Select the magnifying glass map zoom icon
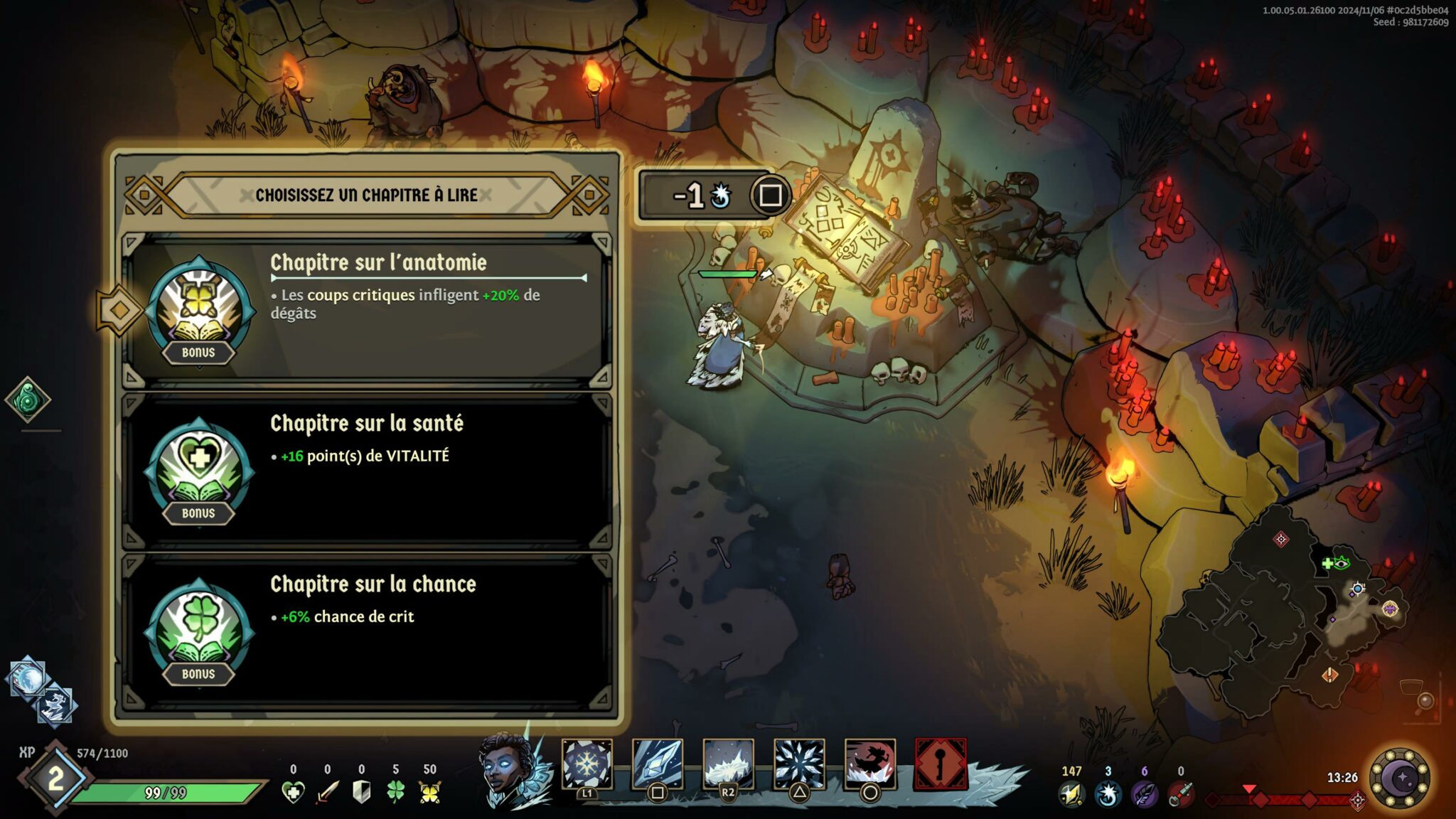 pos(1425,701)
